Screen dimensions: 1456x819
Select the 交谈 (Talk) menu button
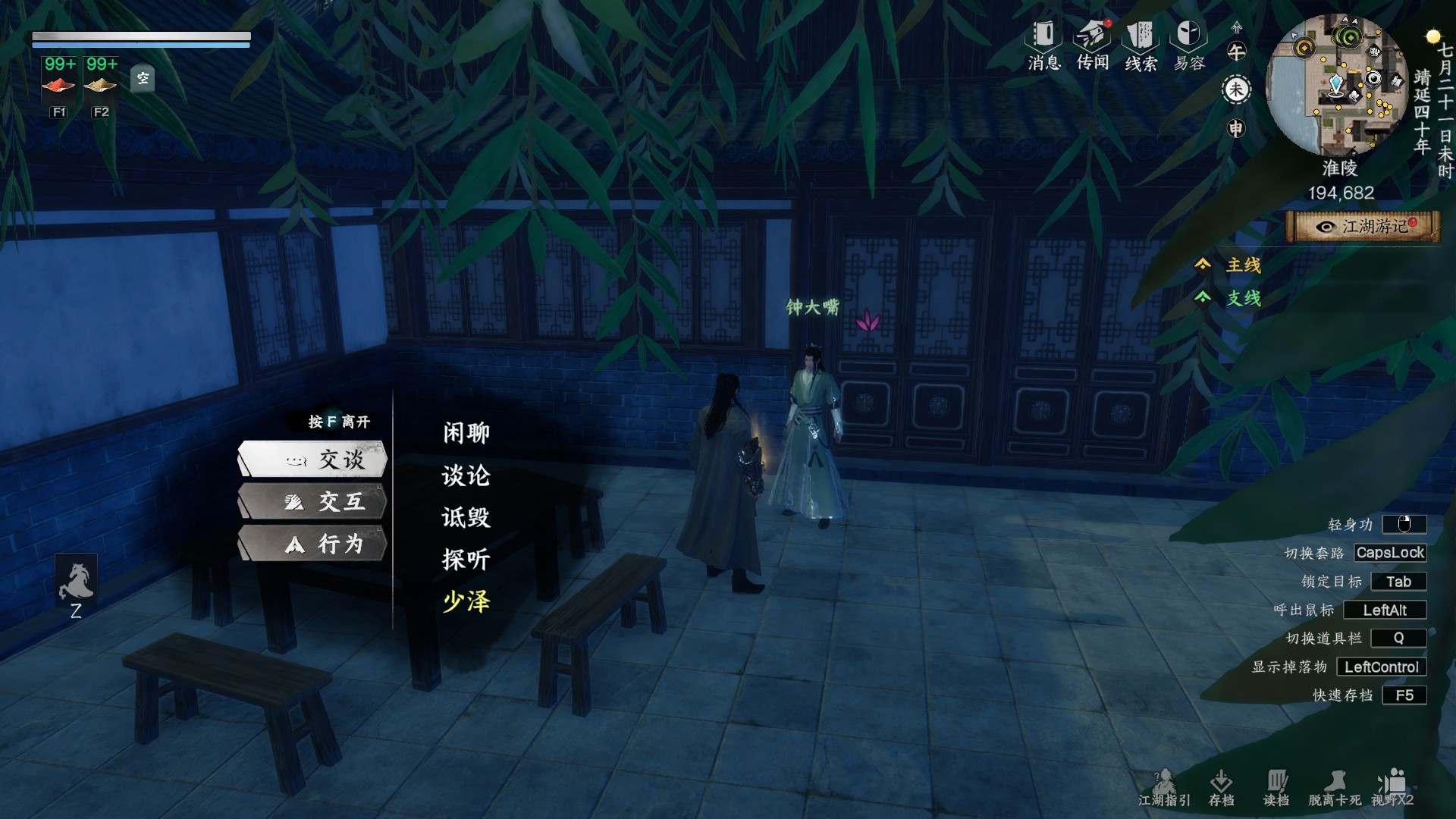coord(313,459)
